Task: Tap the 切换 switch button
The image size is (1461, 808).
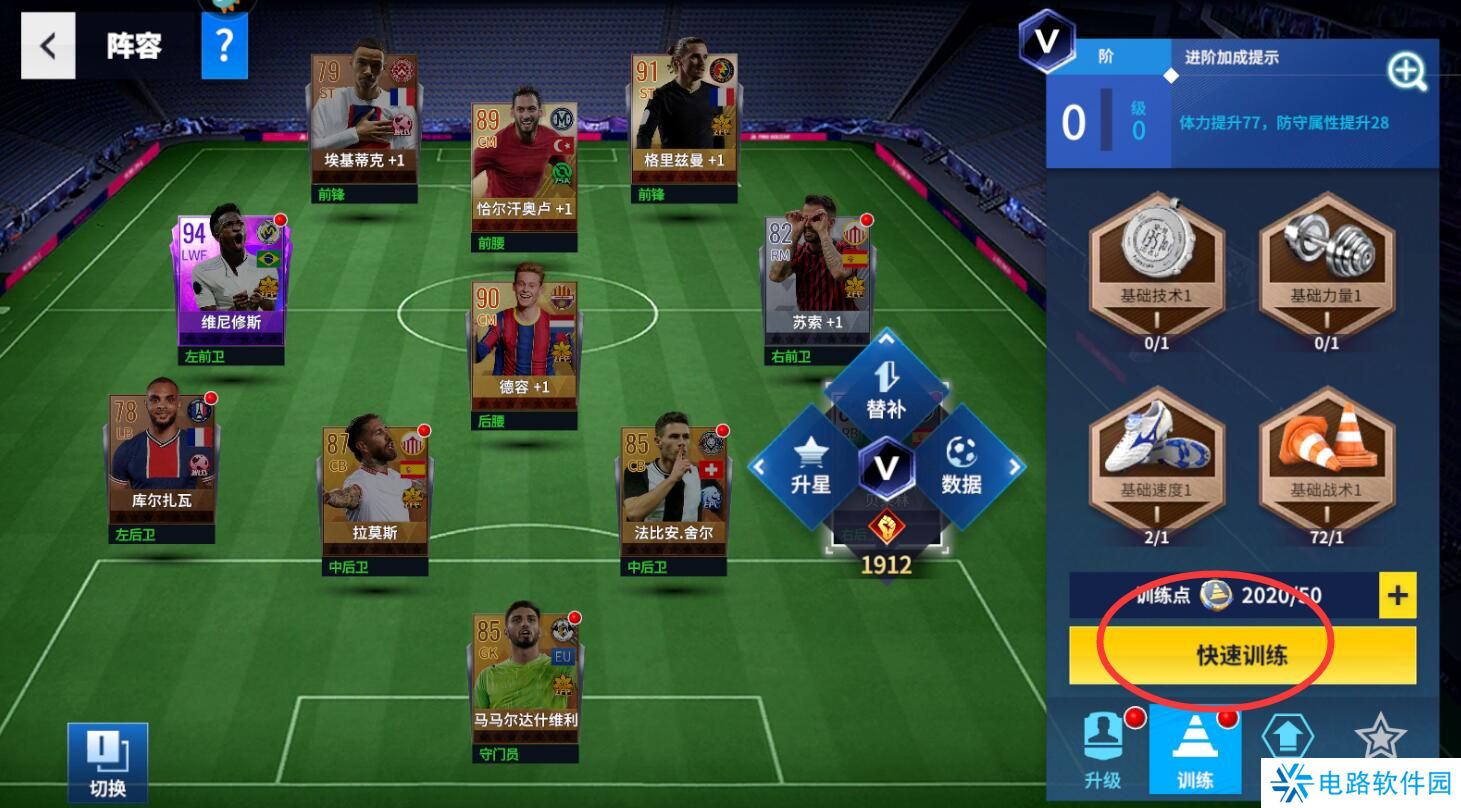Action: pyautogui.click(x=108, y=763)
